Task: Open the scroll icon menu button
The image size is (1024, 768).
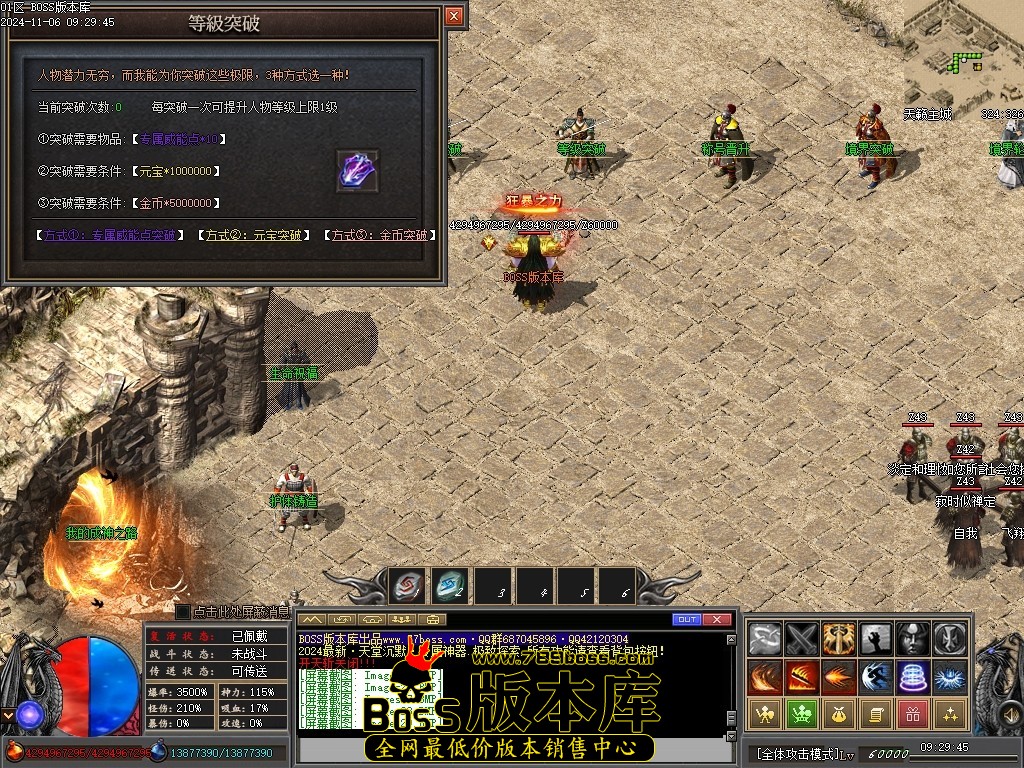Action: (x=876, y=714)
